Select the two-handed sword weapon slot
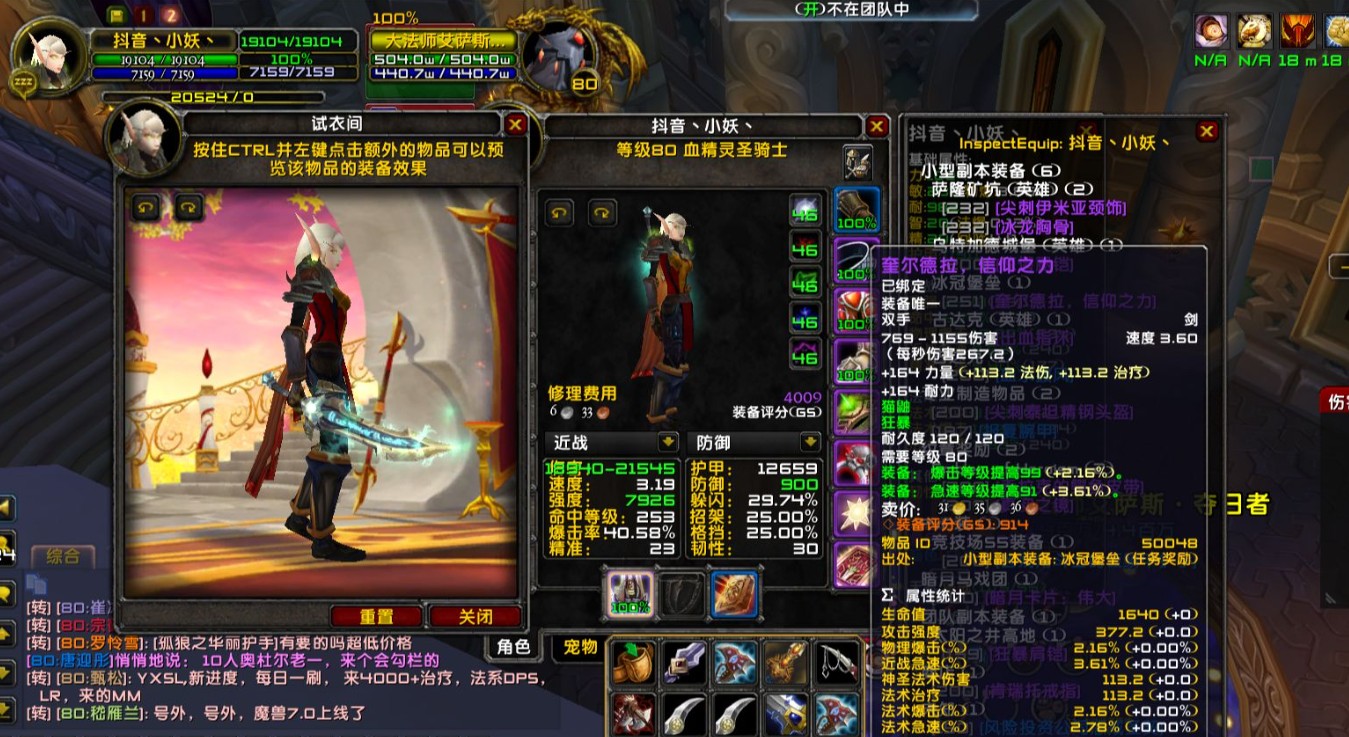The width and height of the screenshot is (1349, 737). (630, 592)
